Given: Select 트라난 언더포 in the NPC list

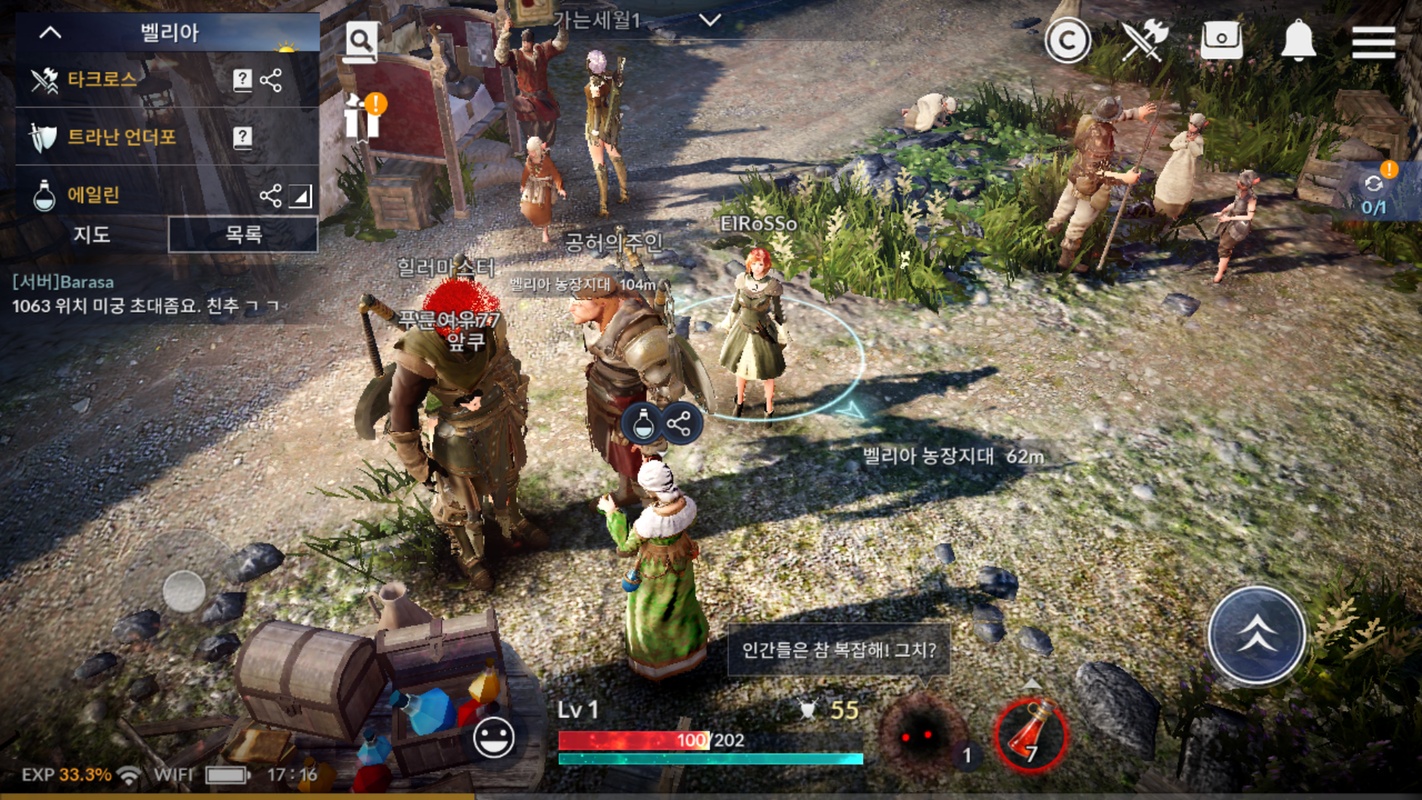Looking at the screenshot, I should coord(121,137).
